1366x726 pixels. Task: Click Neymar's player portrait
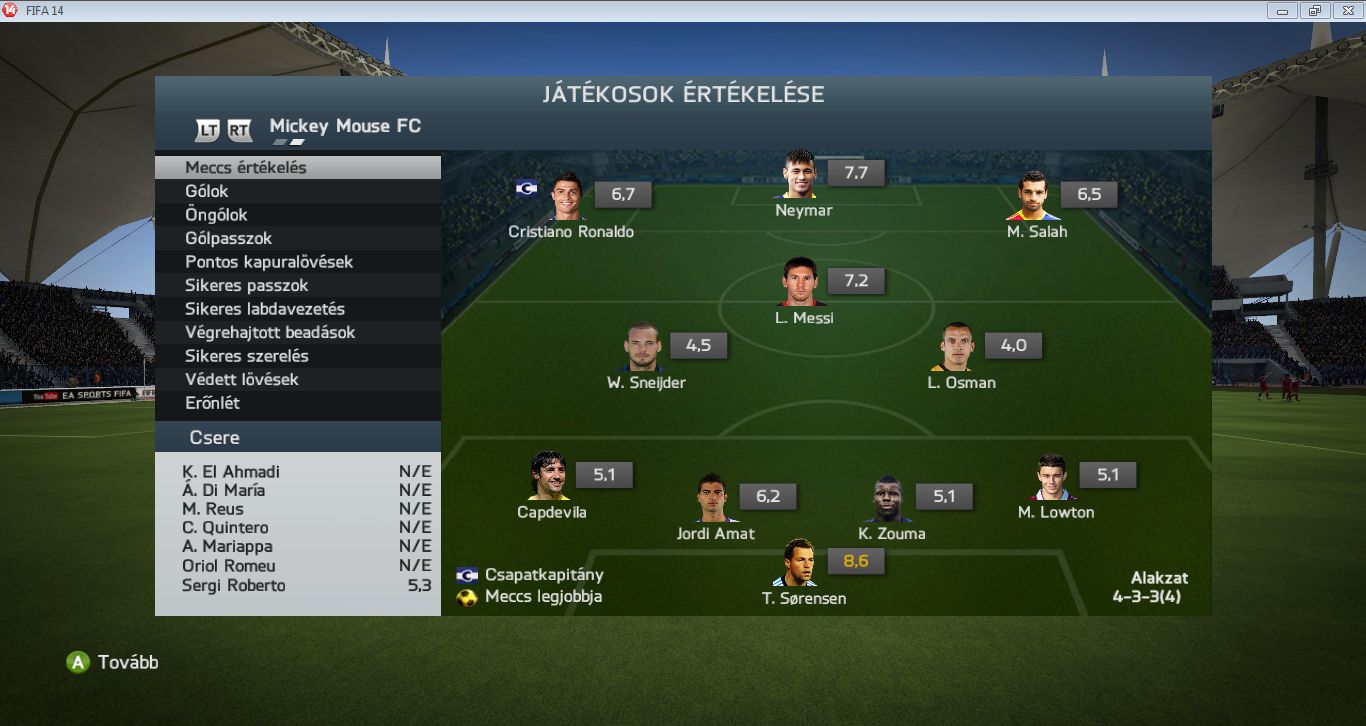click(800, 176)
